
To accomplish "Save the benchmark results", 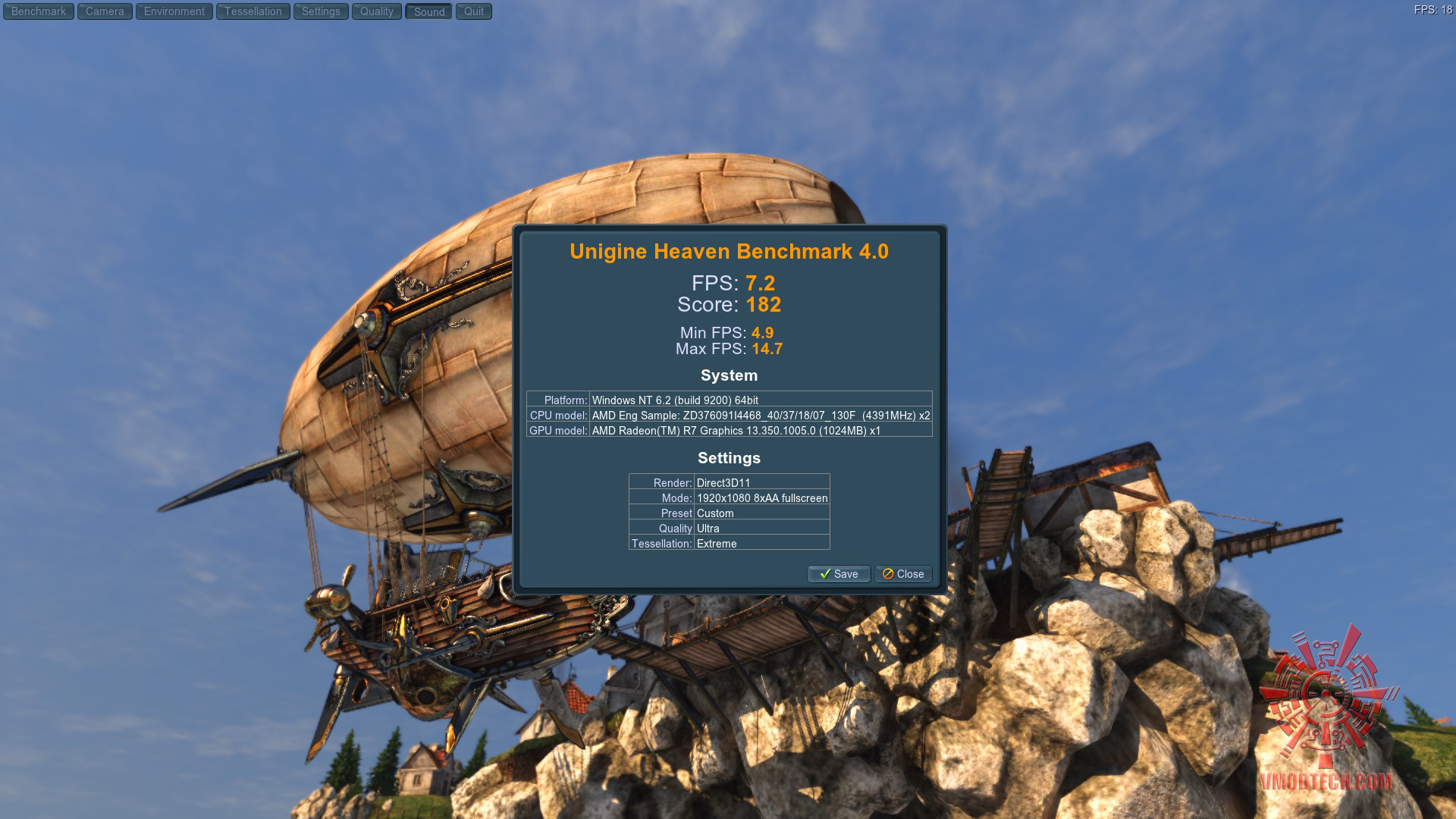I will [839, 574].
